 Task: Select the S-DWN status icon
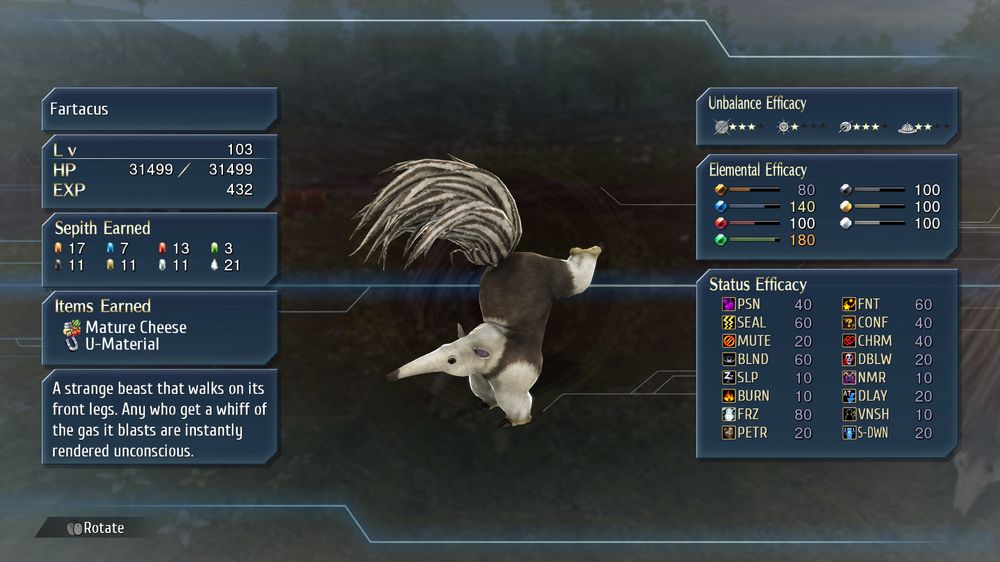[849, 432]
